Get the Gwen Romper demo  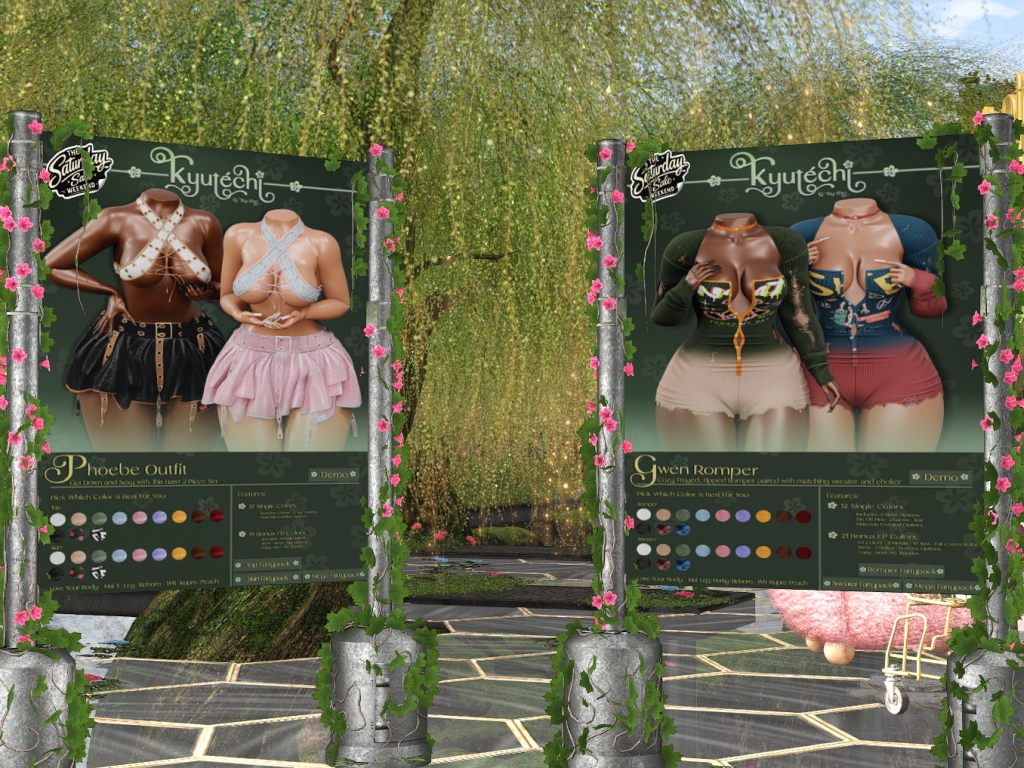click(939, 478)
